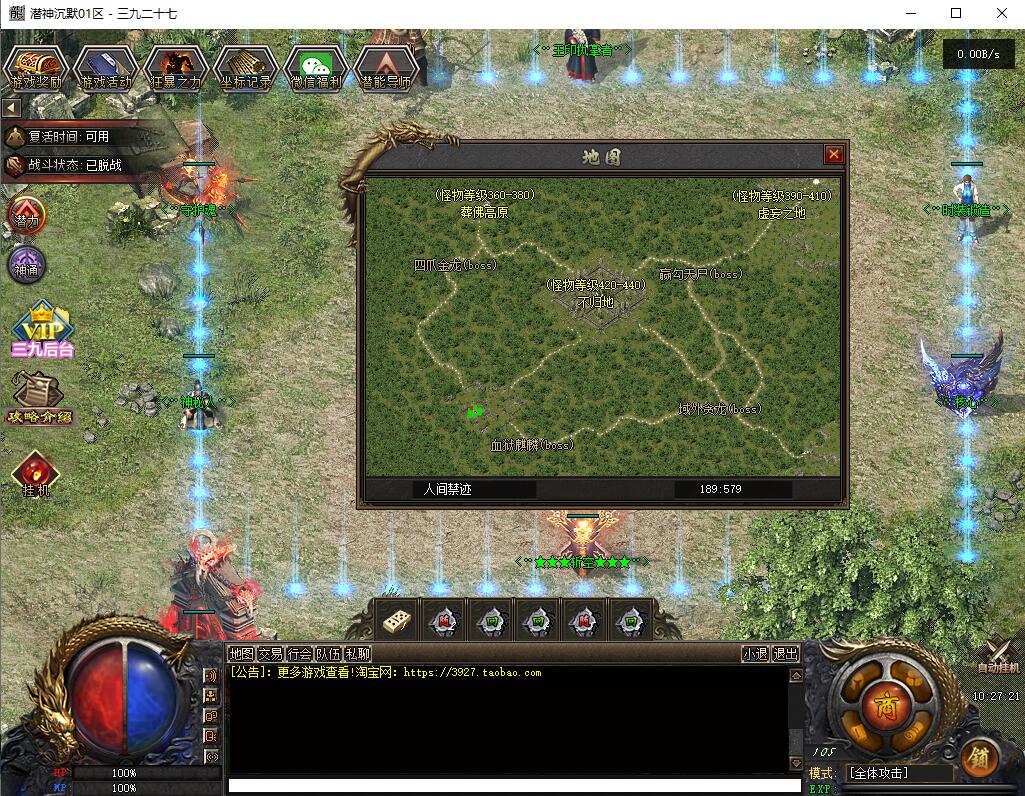The width and height of the screenshot is (1025, 796).
Task: Open the 神通 purple round icon
Action: tap(27, 265)
